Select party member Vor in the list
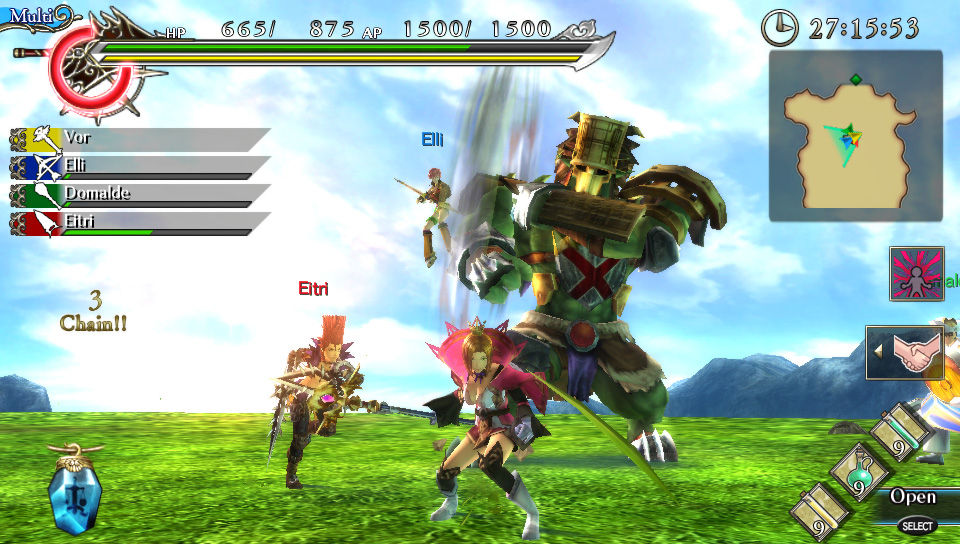960x544 pixels. pyautogui.click(x=140, y=138)
